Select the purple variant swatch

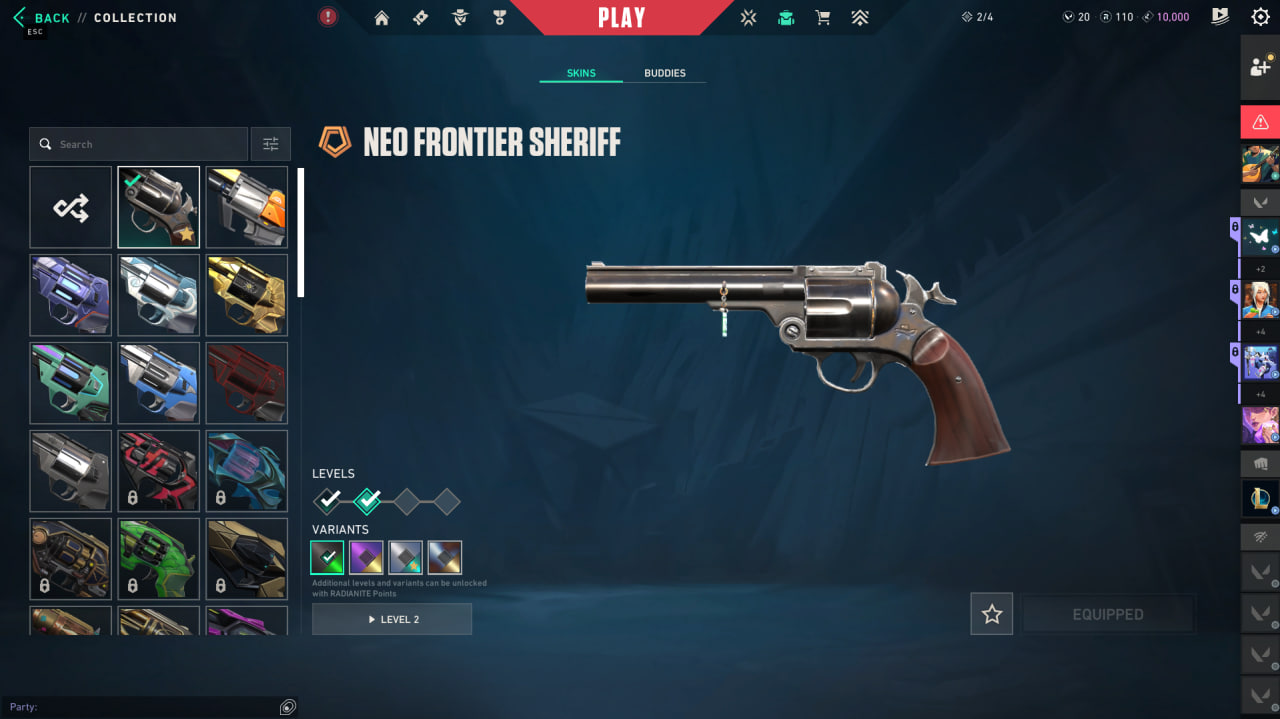coord(366,557)
